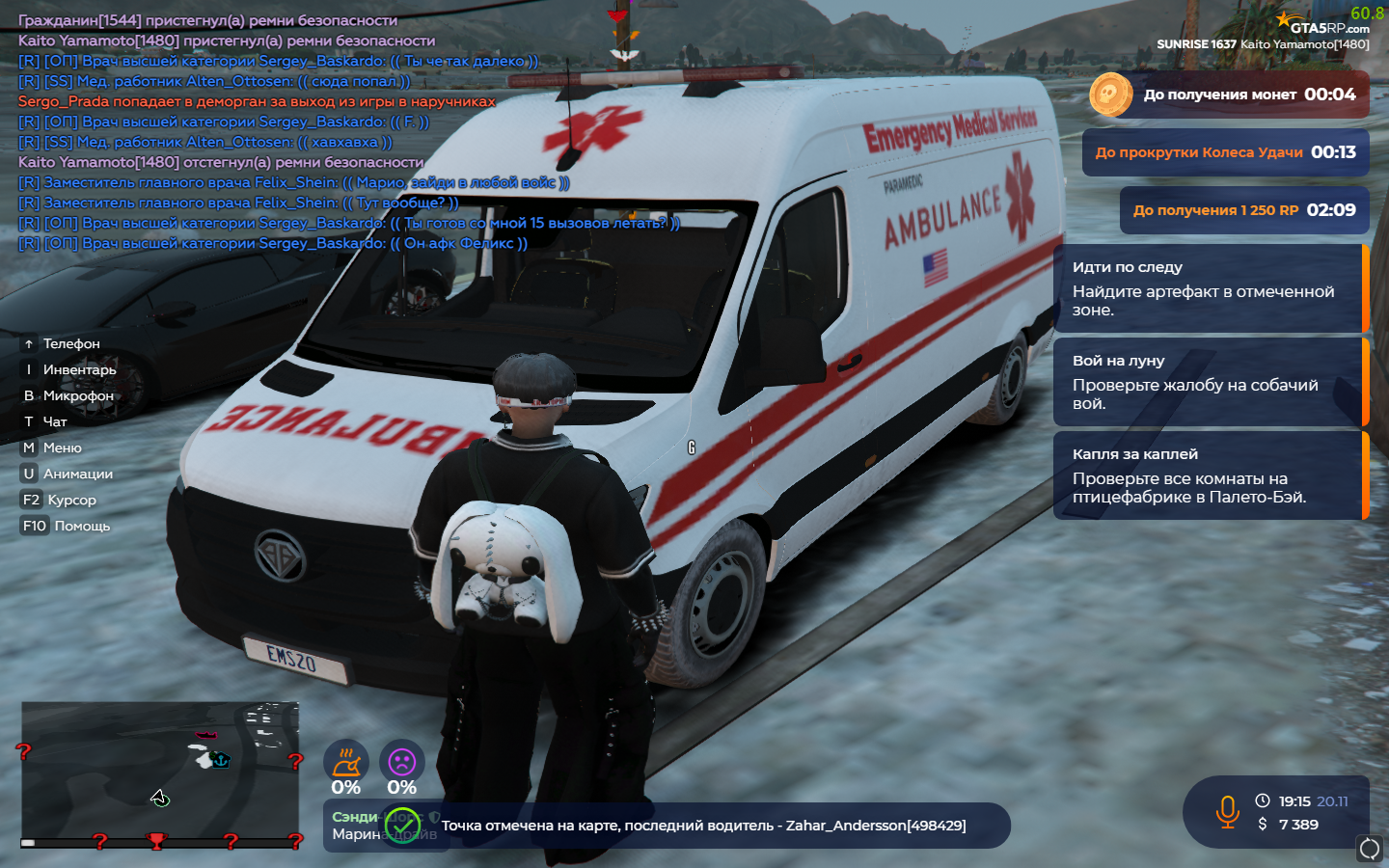Click the sad face mood icon
This screenshot has width=1389, height=868.
pos(401,762)
